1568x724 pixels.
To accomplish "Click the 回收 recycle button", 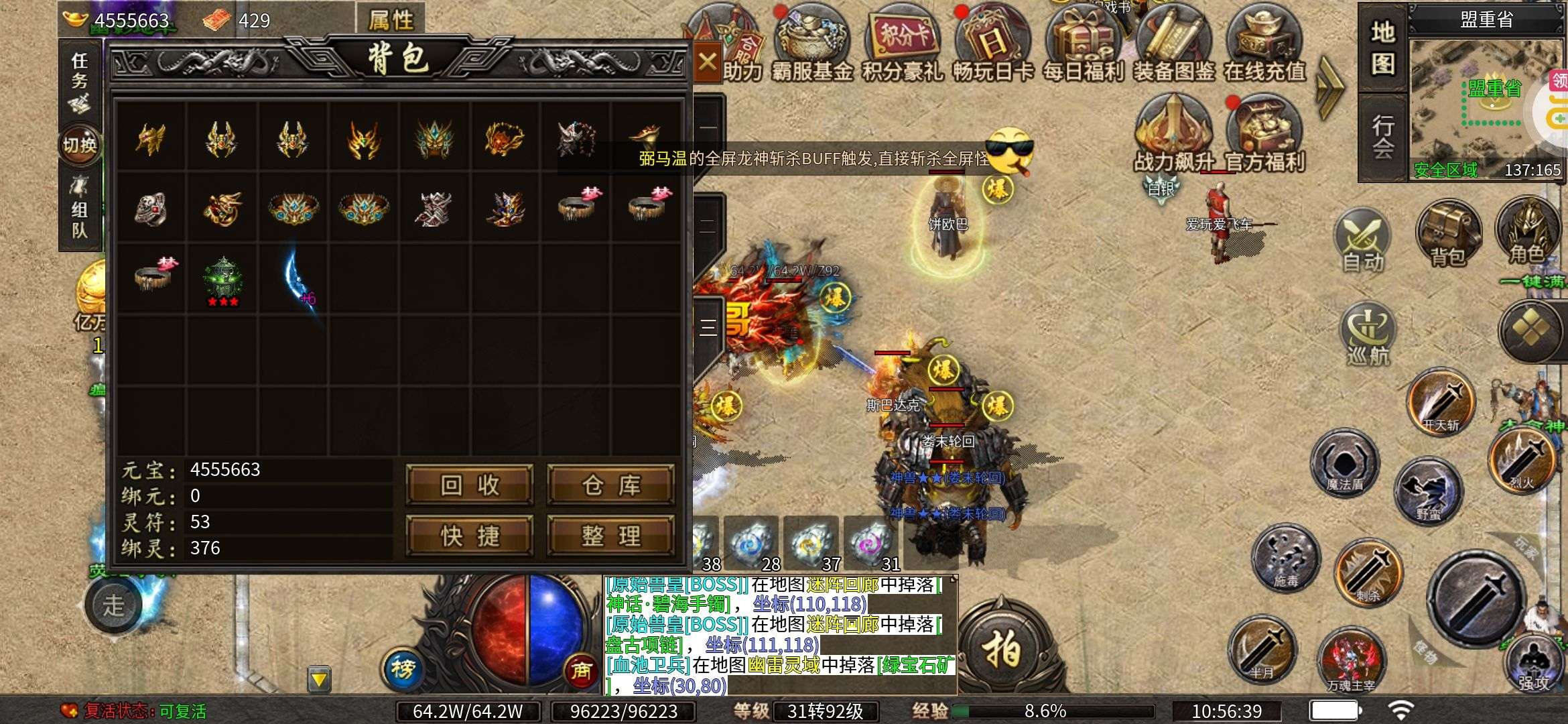I will [x=470, y=485].
